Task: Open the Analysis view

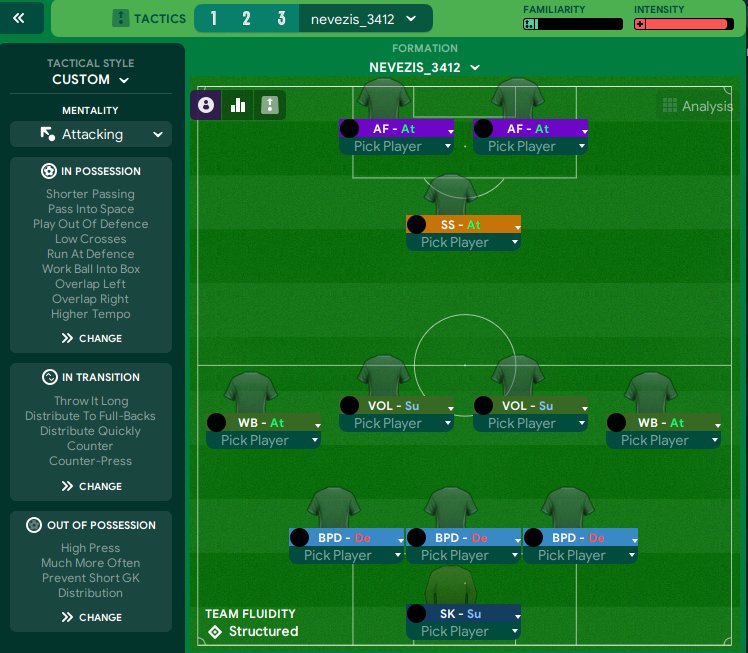Action: pyautogui.click(x=697, y=106)
